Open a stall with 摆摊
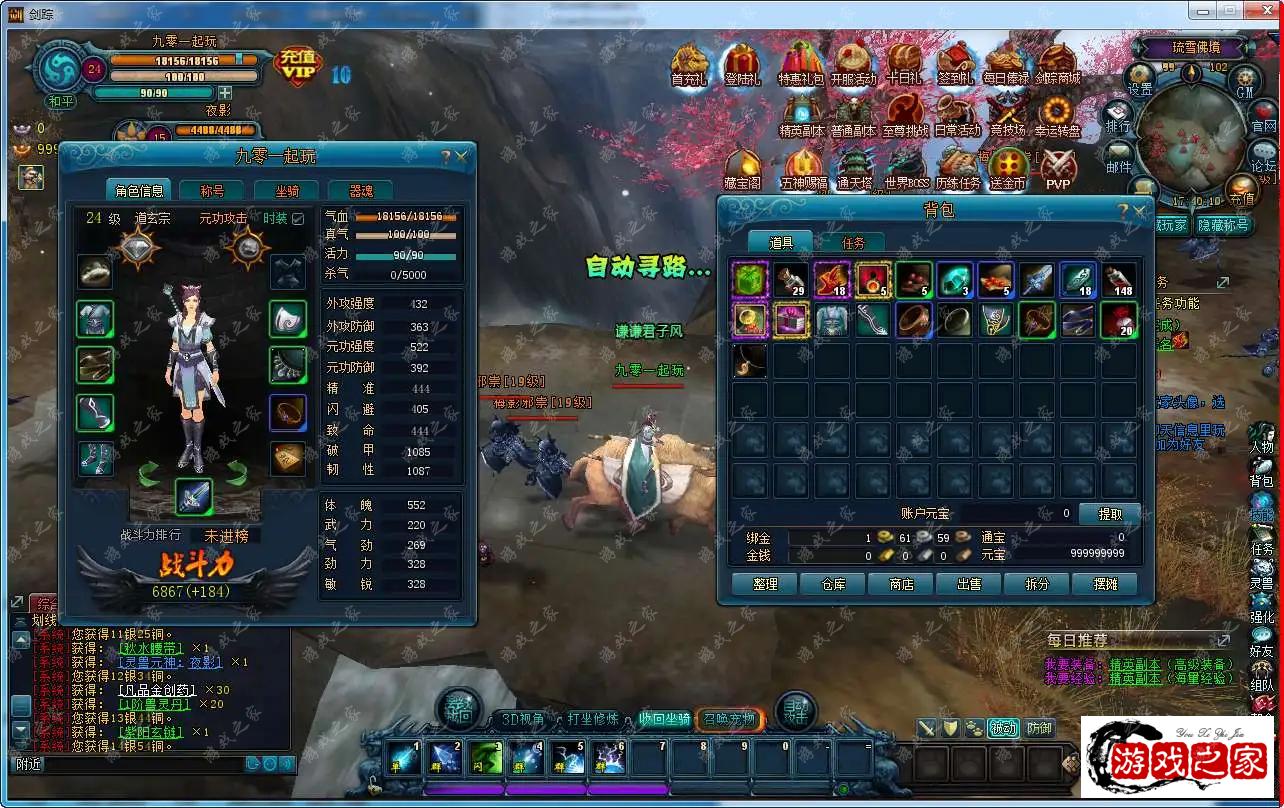The image size is (1284, 808). click(1105, 584)
